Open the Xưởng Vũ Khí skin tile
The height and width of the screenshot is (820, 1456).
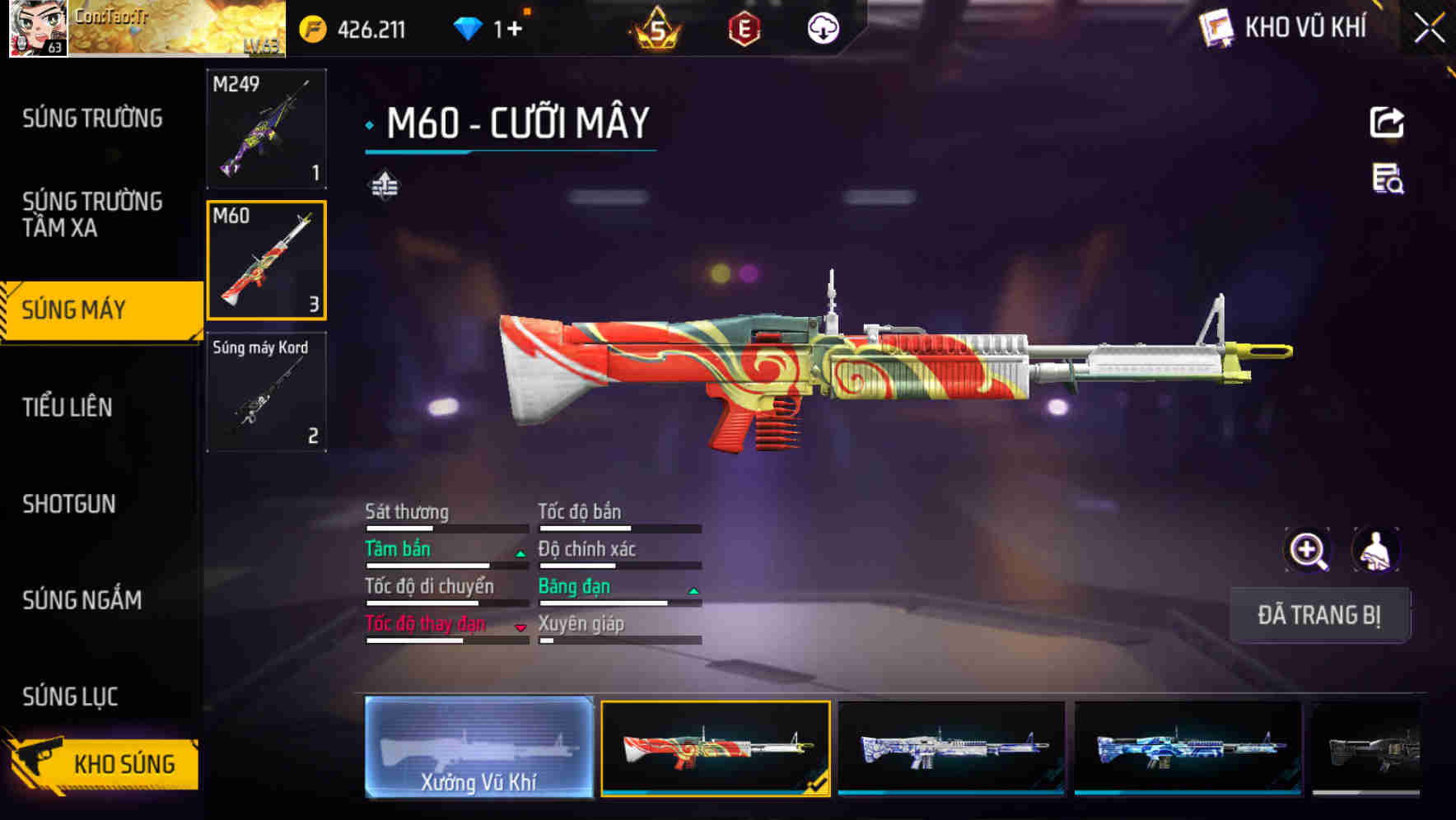pyautogui.click(x=478, y=748)
